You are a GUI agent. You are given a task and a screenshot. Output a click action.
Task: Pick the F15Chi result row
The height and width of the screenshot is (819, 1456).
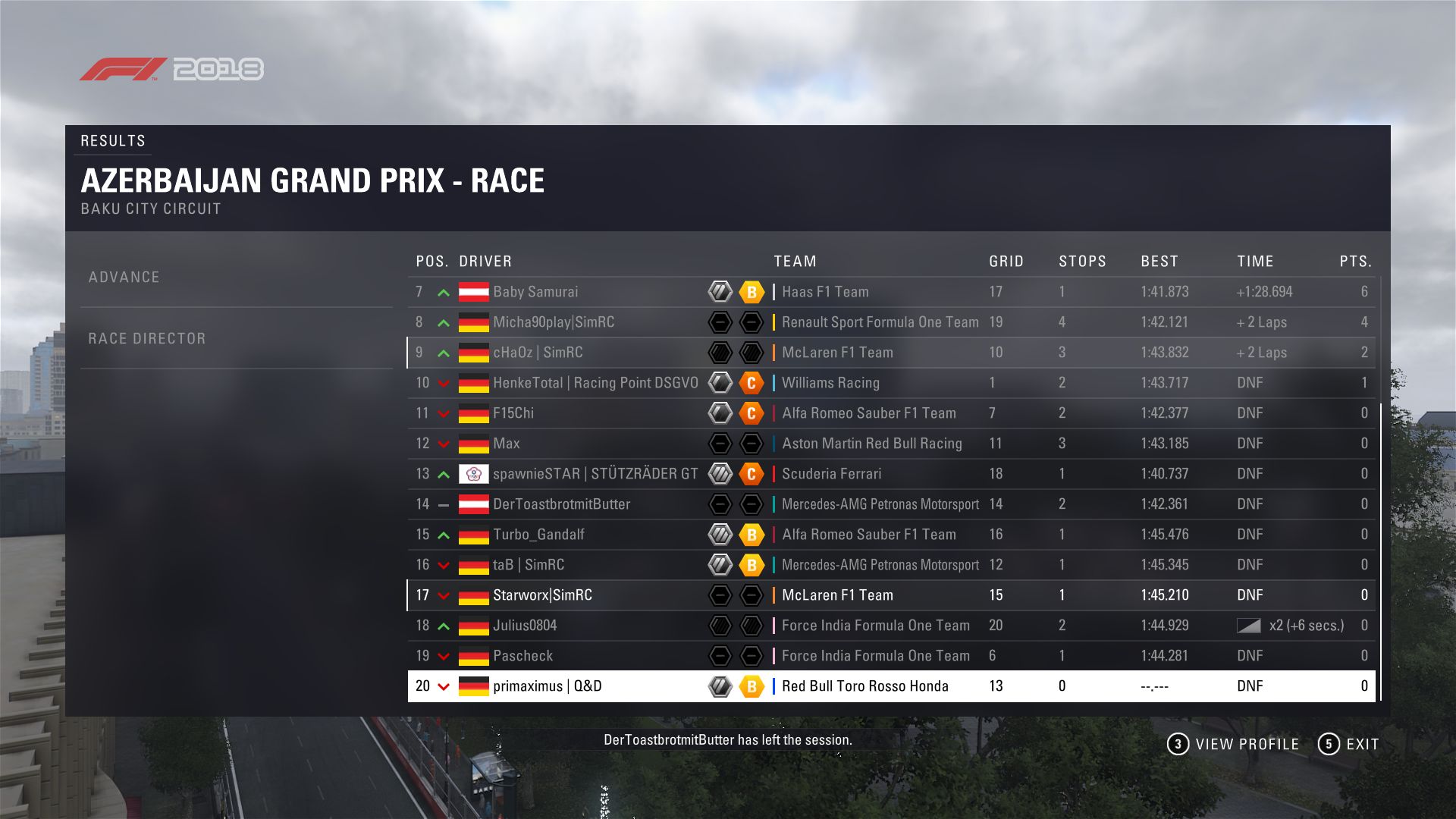tap(513, 413)
